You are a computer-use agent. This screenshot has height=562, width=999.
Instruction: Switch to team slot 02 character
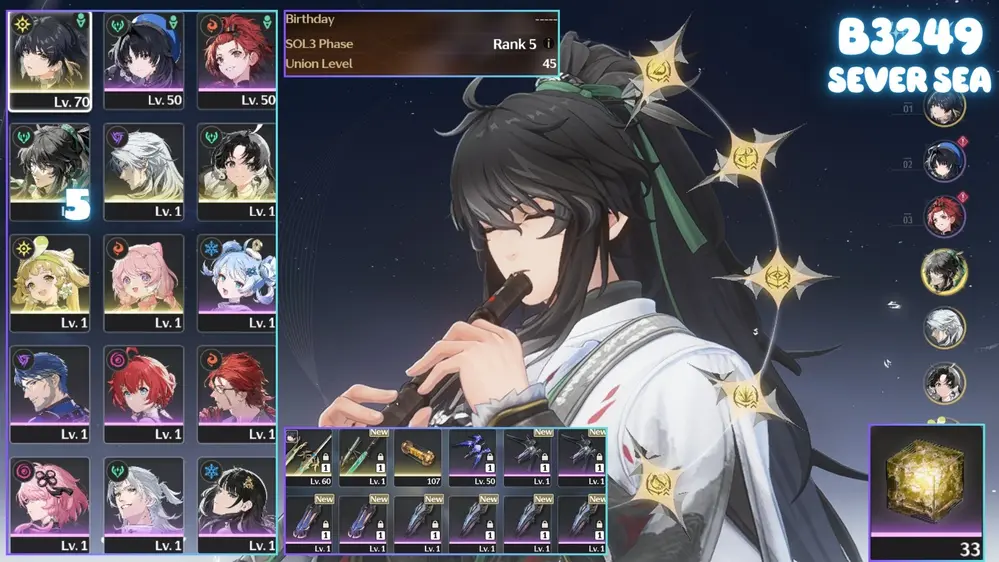click(943, 161)
